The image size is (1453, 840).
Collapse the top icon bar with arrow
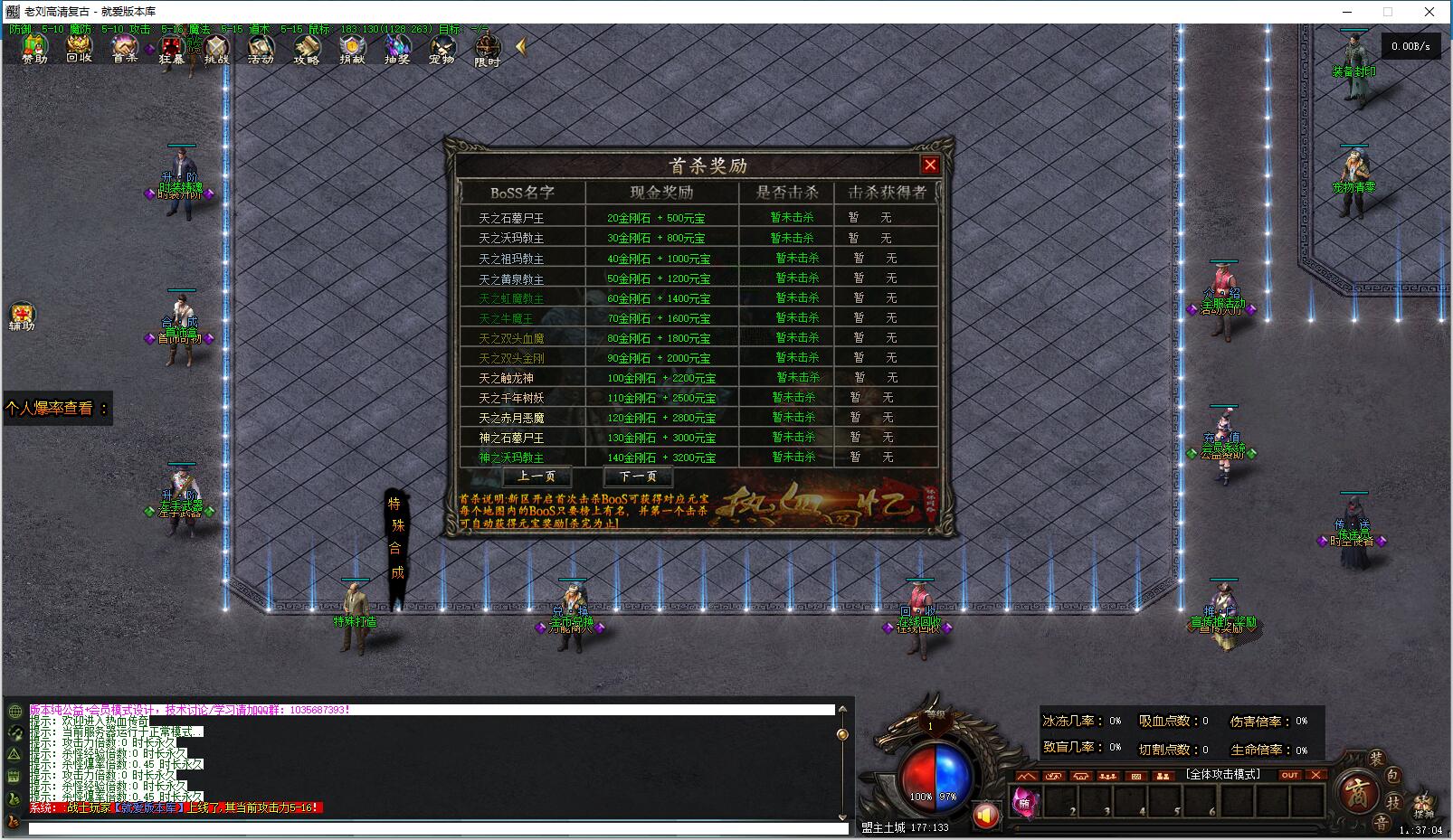coord(520,46)
